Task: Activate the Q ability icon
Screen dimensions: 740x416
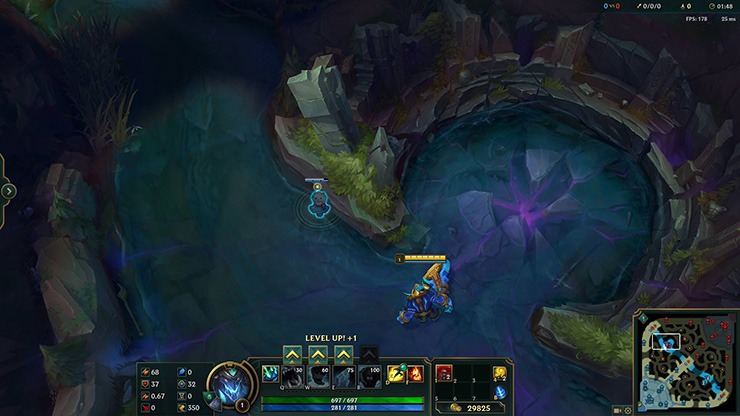Action: point(293,374)
